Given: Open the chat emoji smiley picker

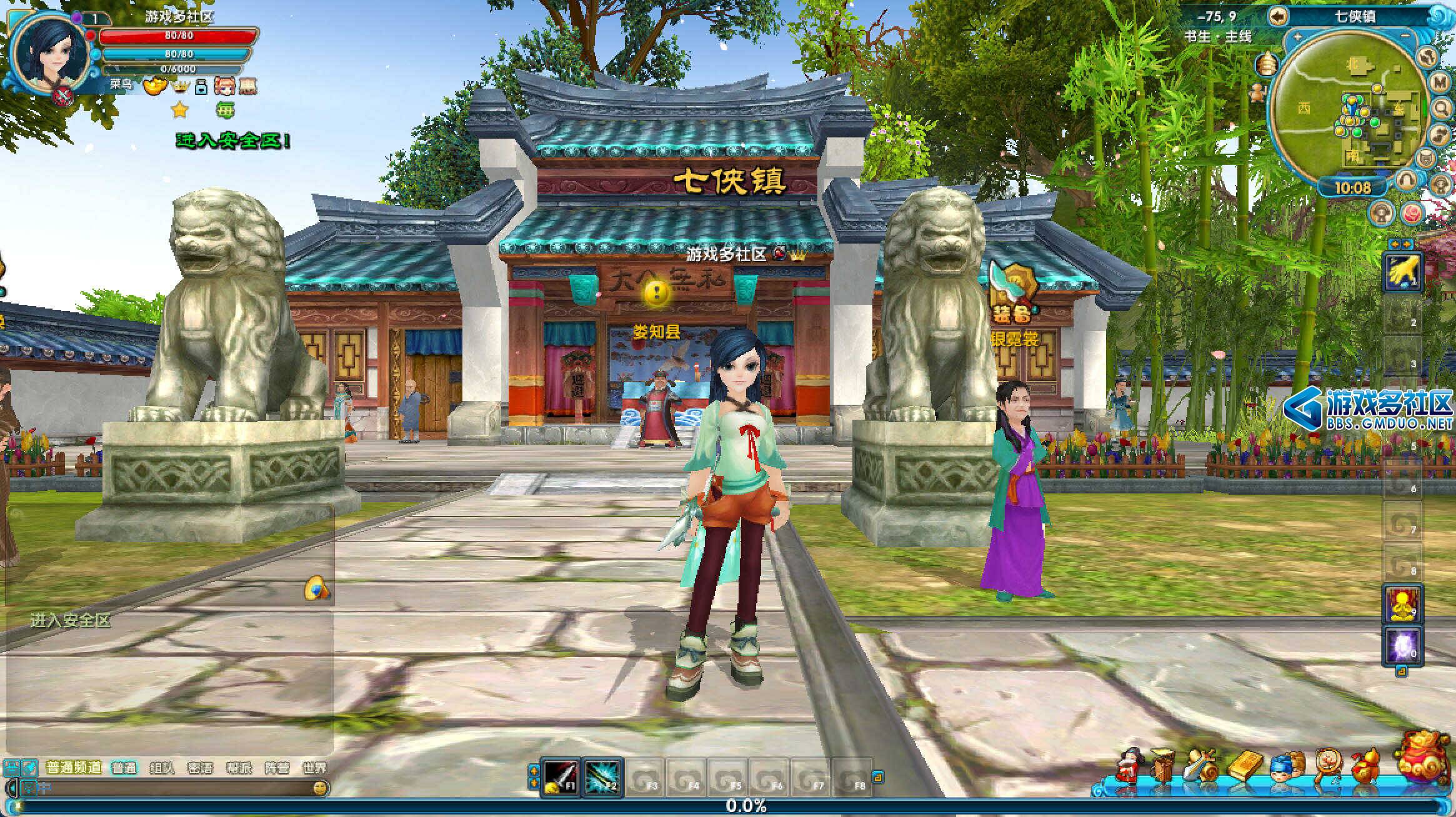Looking at the screenshot, I should [x=320, y=788].
